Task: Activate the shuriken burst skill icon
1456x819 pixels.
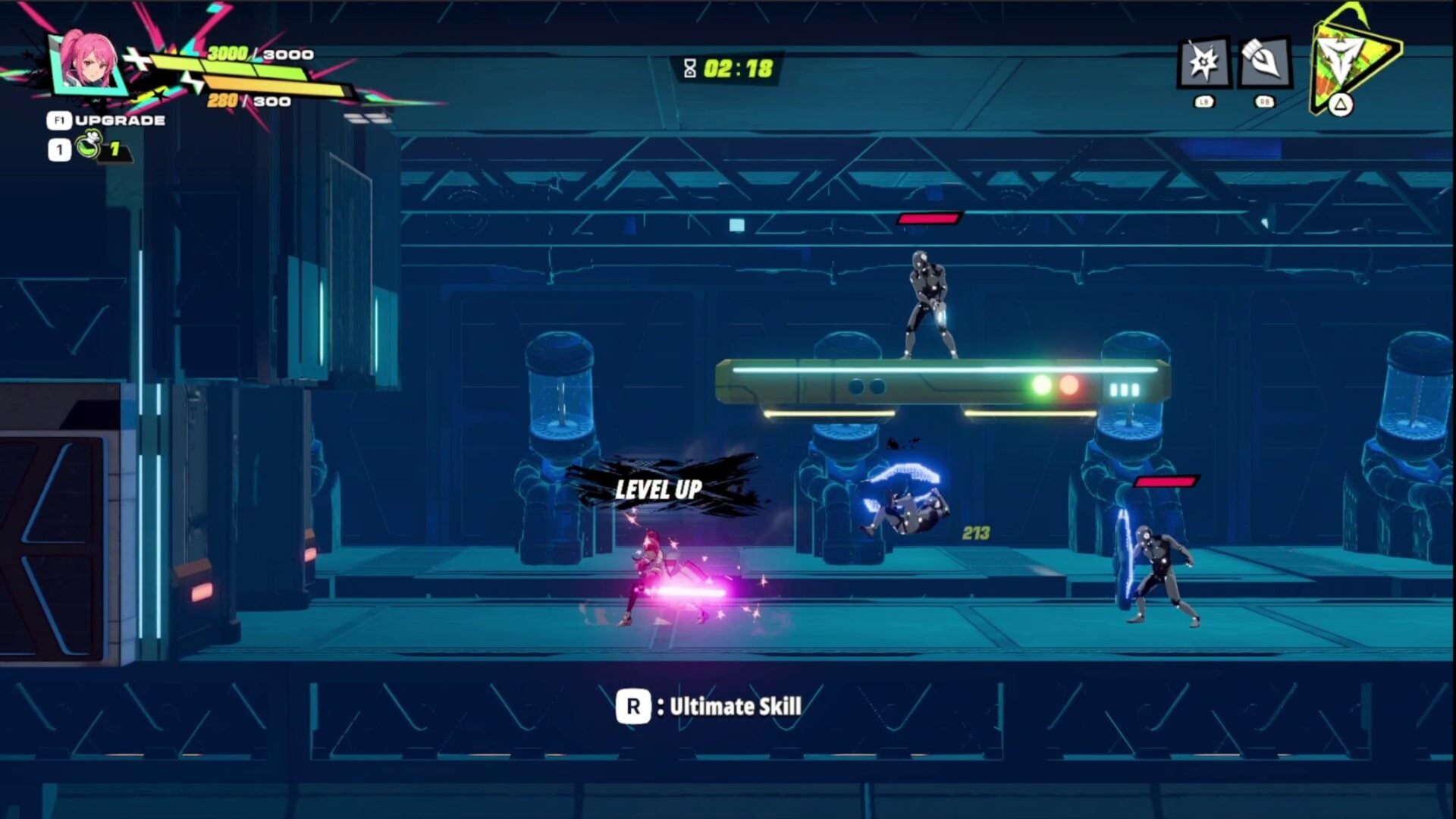Action: tap(1203, 62)
